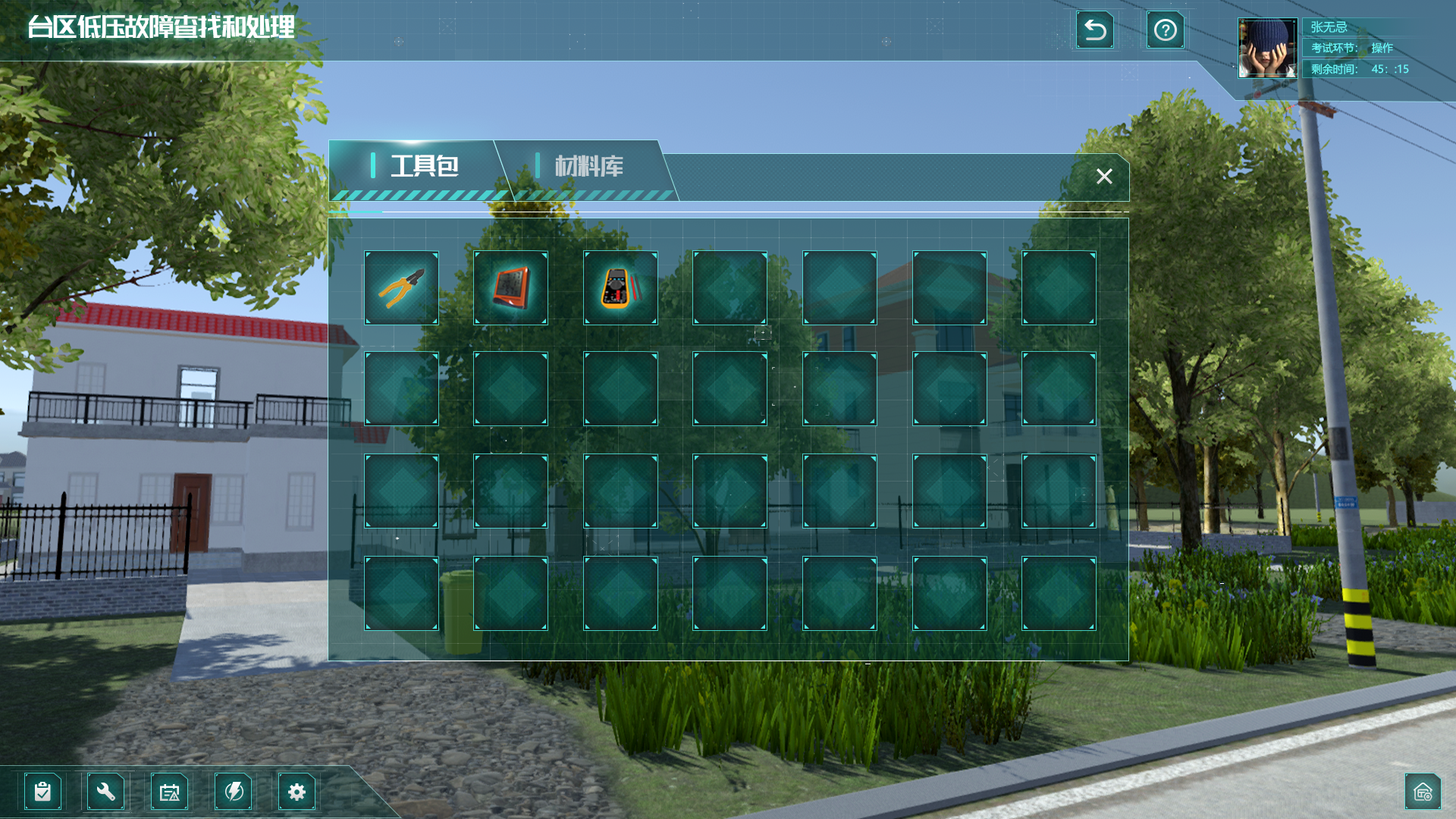Close the toolkit panel

(1104, 177)
